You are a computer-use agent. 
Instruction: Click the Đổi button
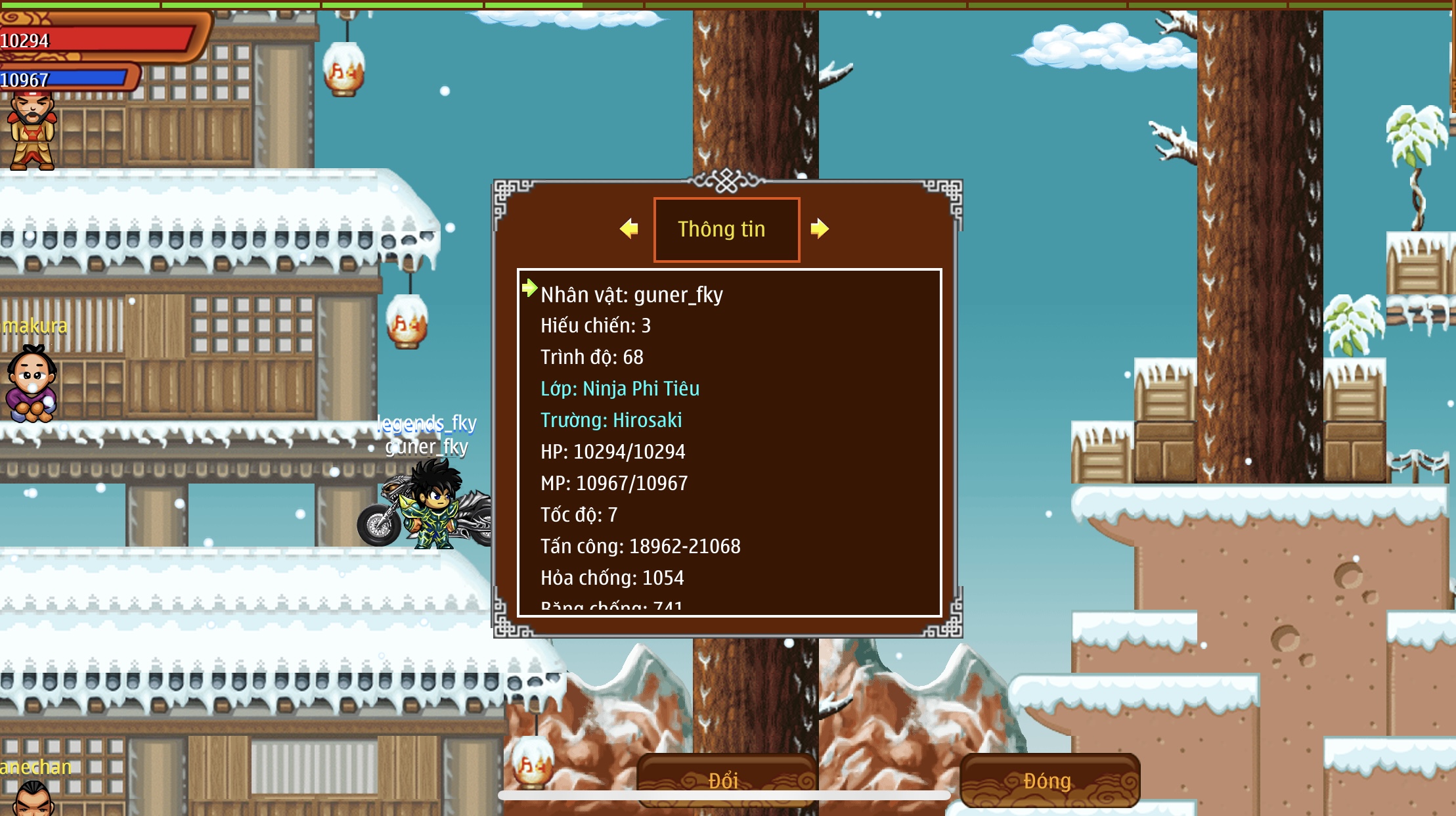click(724, 779)
